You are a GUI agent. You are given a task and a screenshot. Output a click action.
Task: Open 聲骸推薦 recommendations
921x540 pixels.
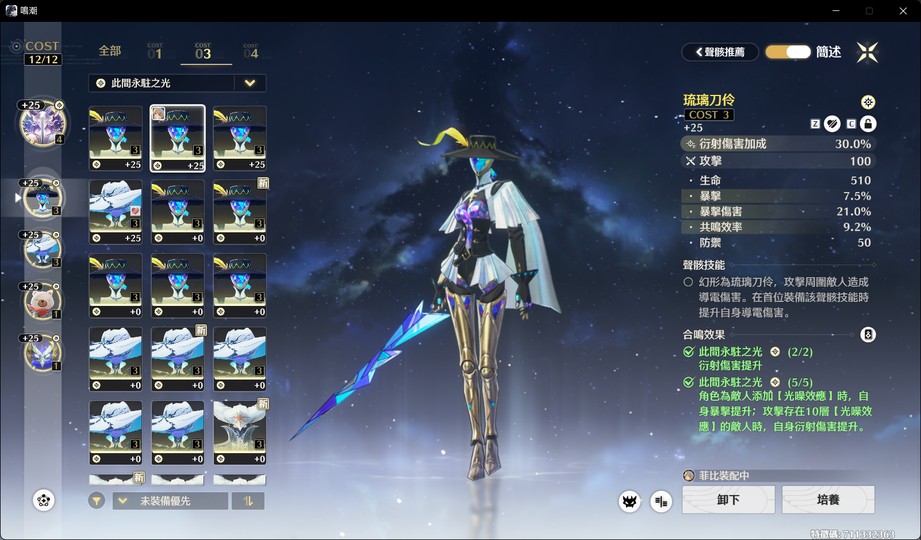[x=719, y=52]
